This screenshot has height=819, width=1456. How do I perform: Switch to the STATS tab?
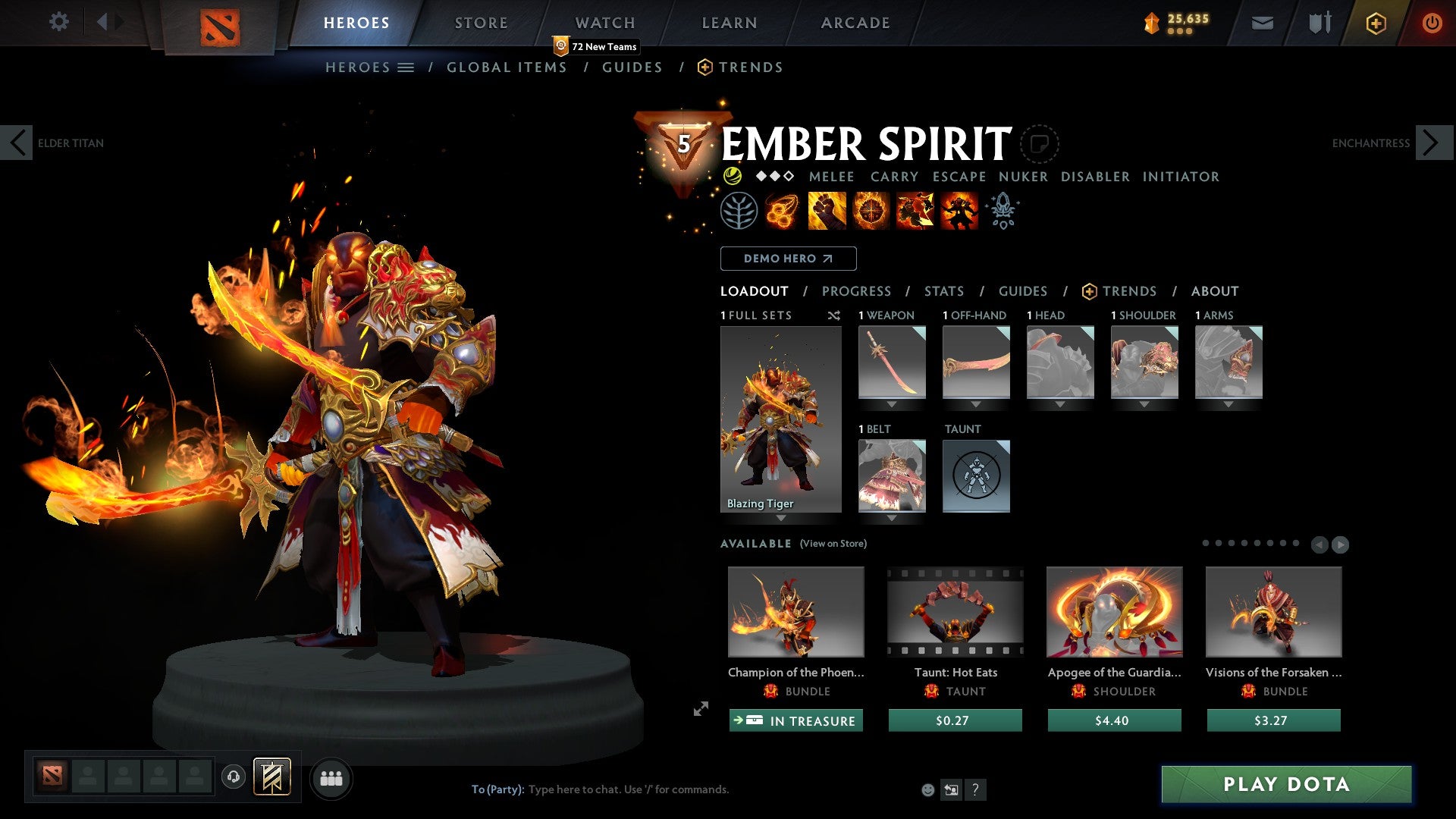[x=943, y=291]
